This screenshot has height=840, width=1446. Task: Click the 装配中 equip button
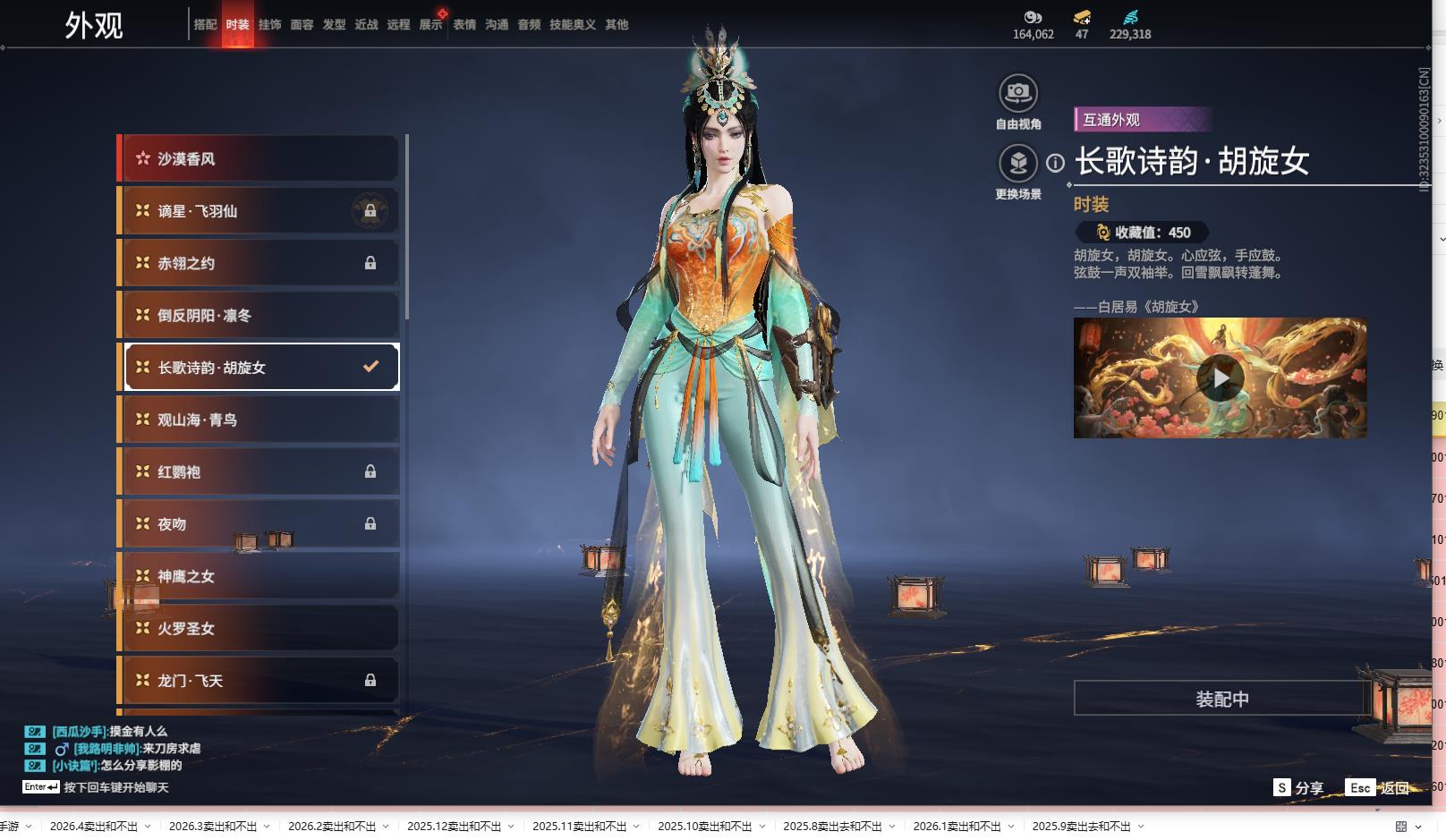tap(1221, 699)
